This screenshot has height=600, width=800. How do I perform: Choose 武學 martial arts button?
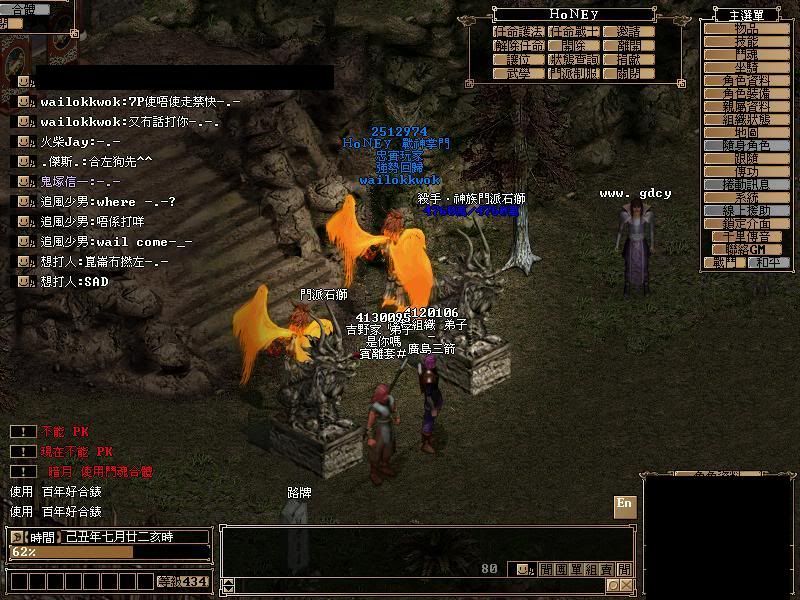pos(518,74)
